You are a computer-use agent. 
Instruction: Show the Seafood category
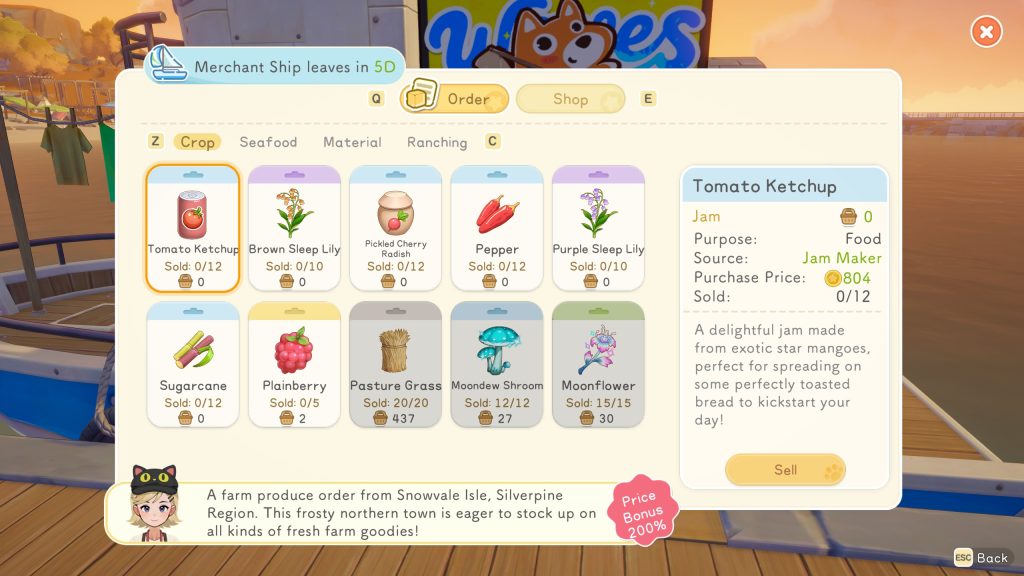[268, 142]
